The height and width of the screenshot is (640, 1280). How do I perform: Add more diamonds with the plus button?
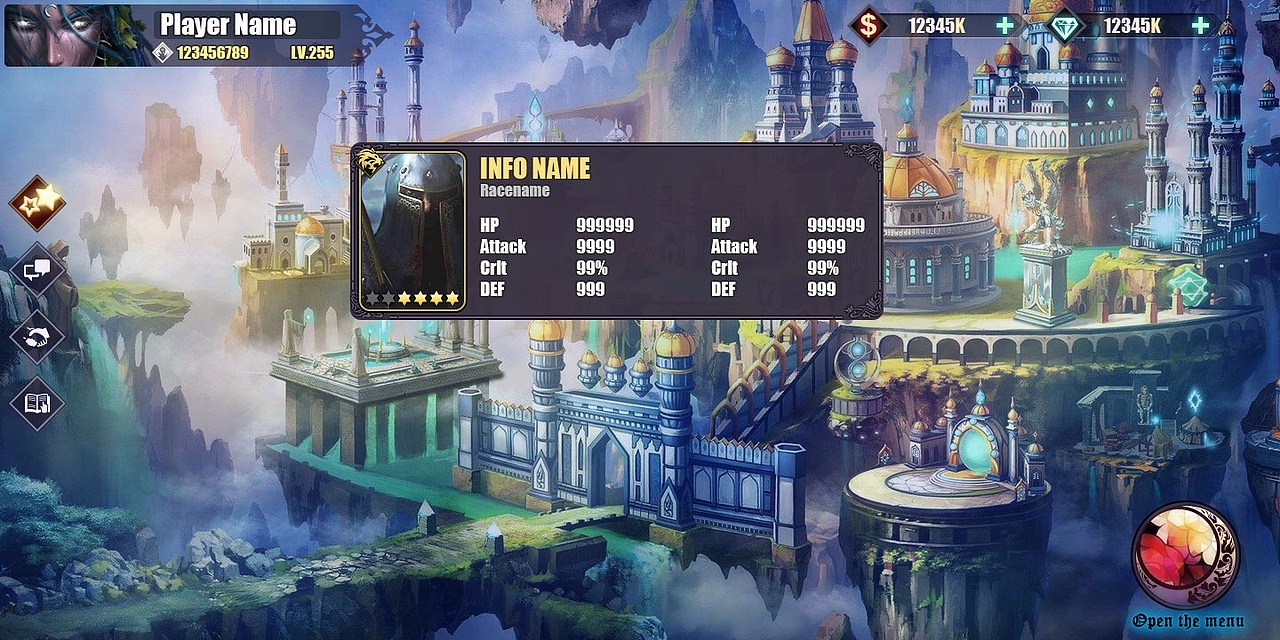pos(1200,26)
